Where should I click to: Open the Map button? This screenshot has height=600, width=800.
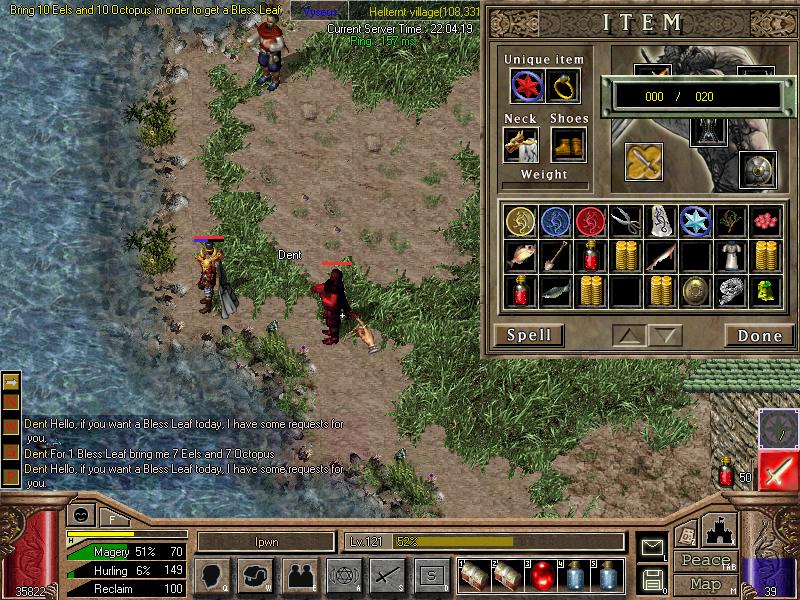704,583
